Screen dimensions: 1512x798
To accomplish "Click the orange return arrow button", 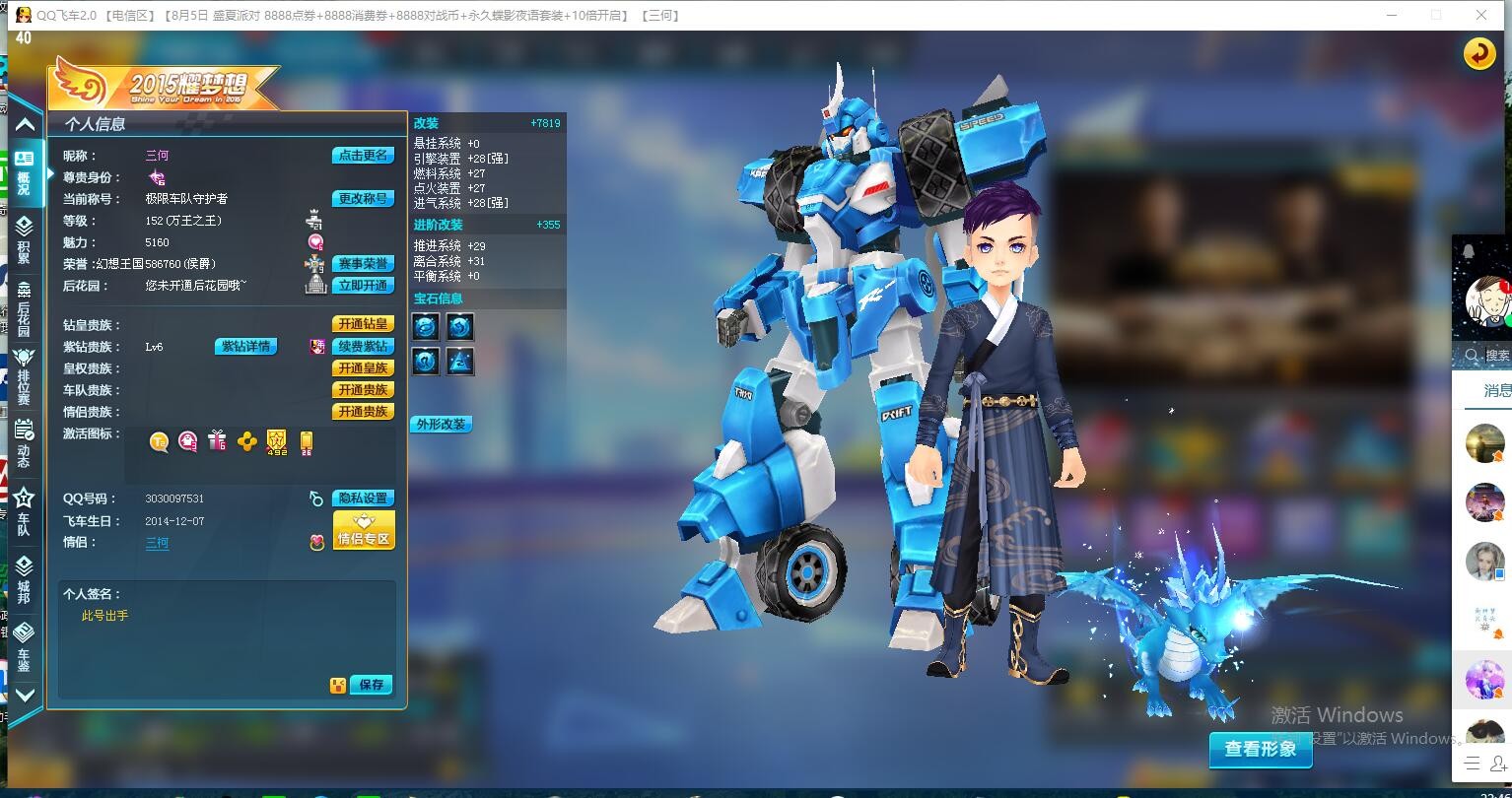I will 1478,54.
